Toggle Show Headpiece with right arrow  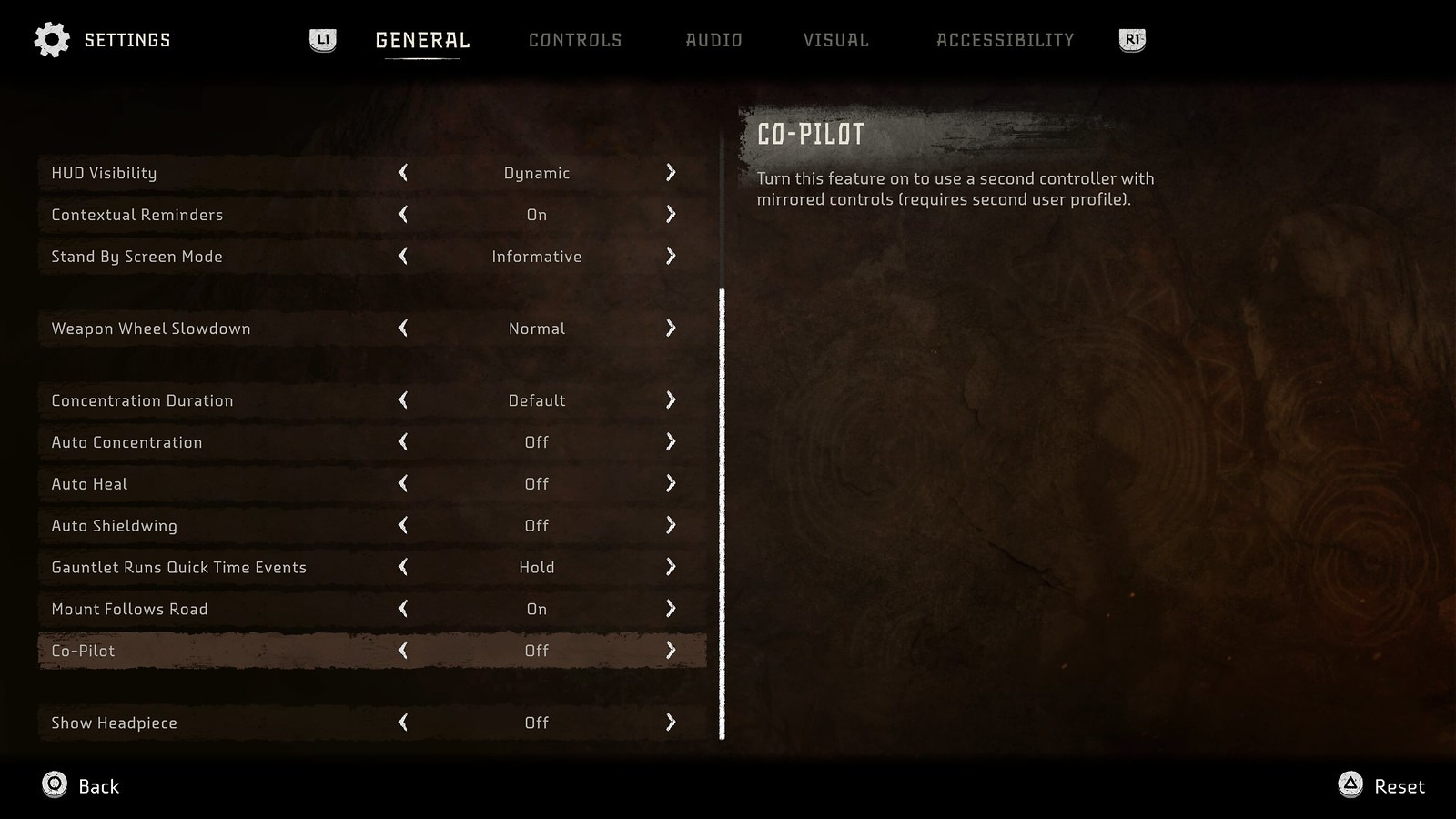click(671, 723)
